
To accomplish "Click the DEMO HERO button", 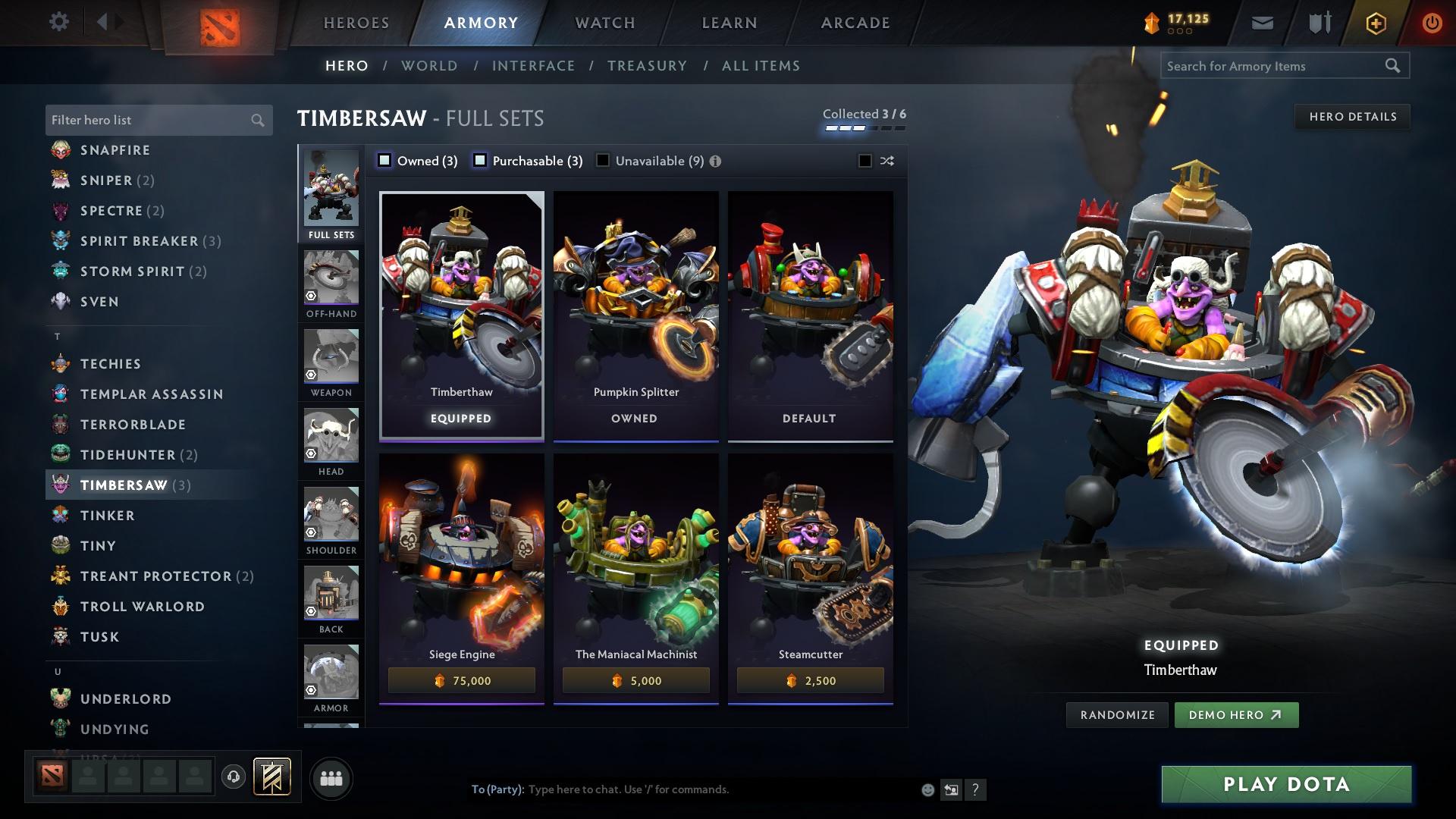I will (x=1236, y=714).
